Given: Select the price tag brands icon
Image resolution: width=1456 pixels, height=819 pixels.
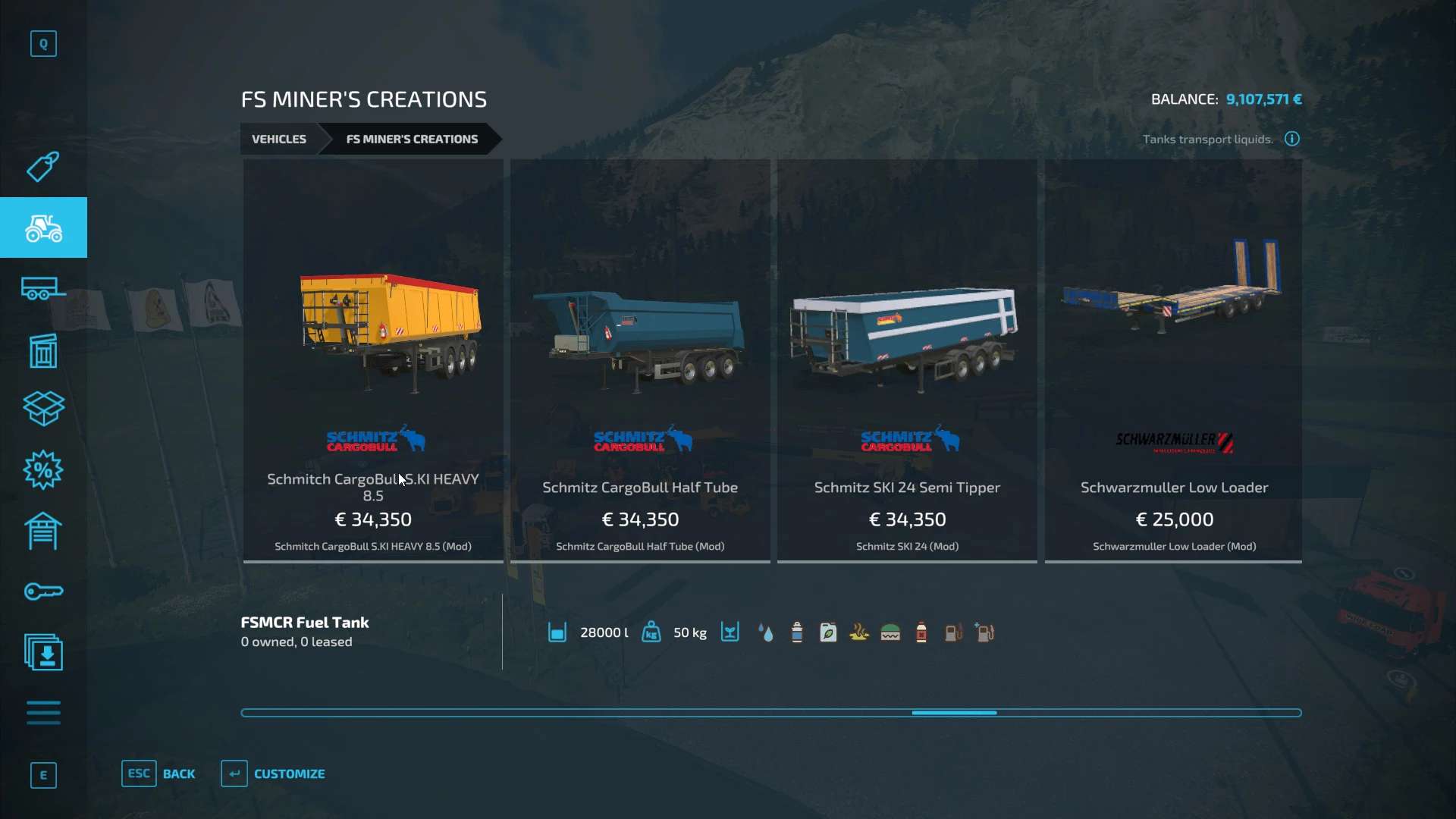Looking at the screenshot, I should click(x=43, y=167).
